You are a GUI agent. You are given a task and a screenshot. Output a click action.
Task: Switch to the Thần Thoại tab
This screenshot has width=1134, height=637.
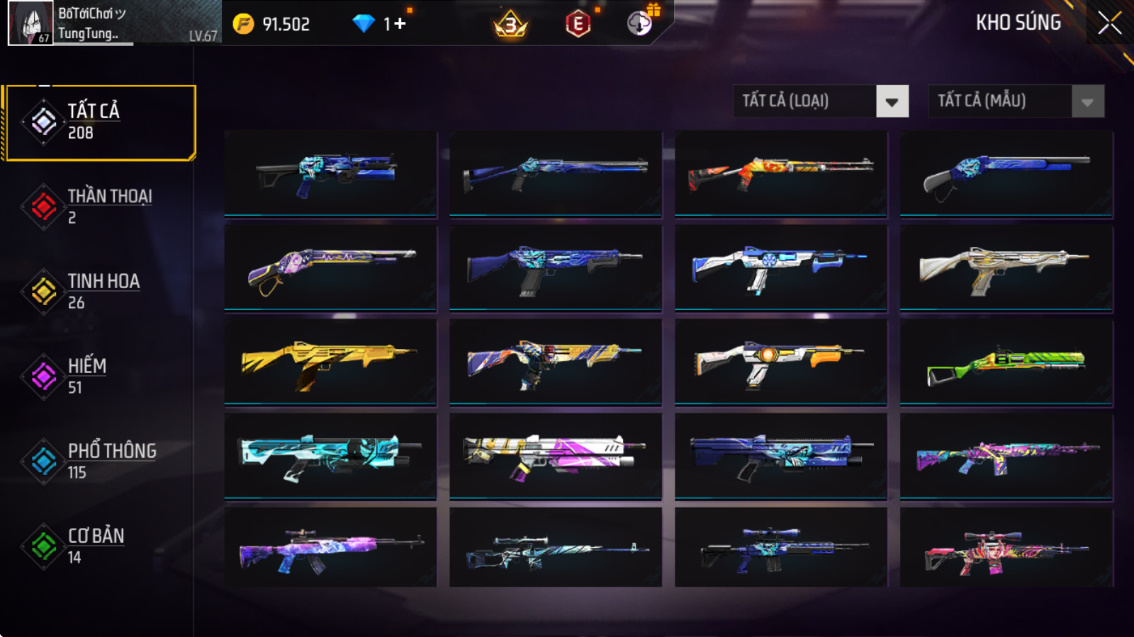[99, 206]
